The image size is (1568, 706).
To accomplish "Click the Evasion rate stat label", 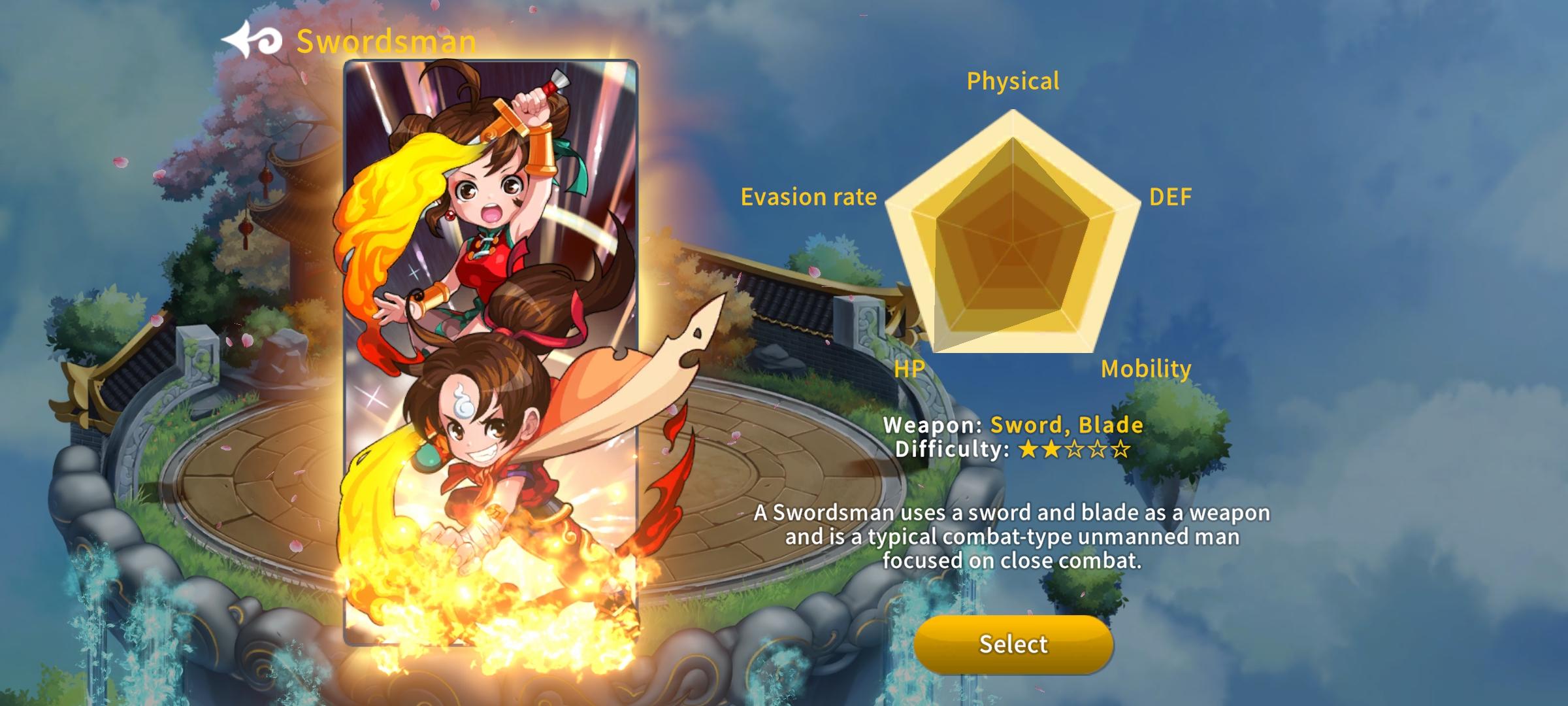I will 810,197.
